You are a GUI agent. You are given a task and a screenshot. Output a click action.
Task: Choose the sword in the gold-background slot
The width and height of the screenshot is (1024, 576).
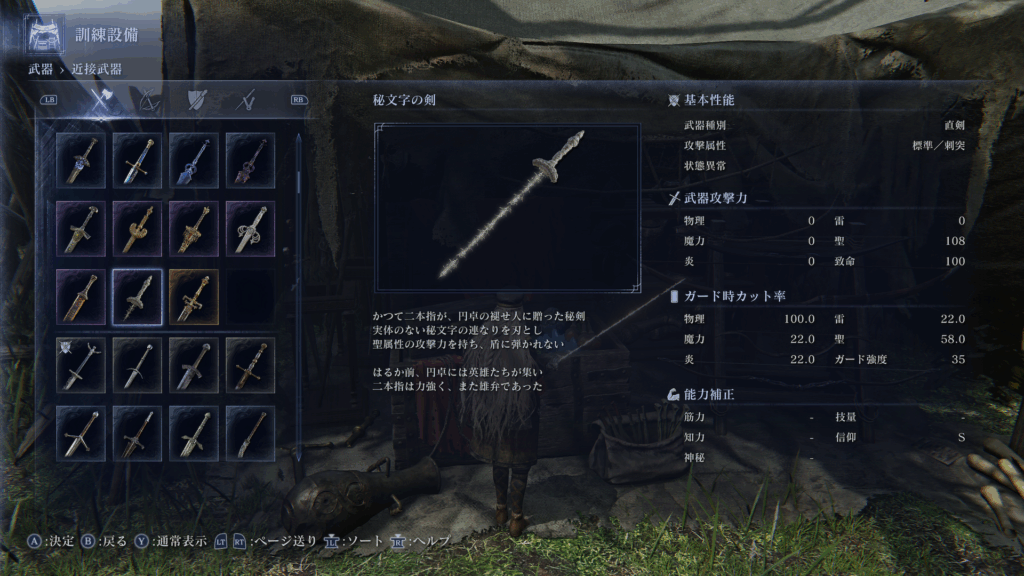[x=194, y=297]
